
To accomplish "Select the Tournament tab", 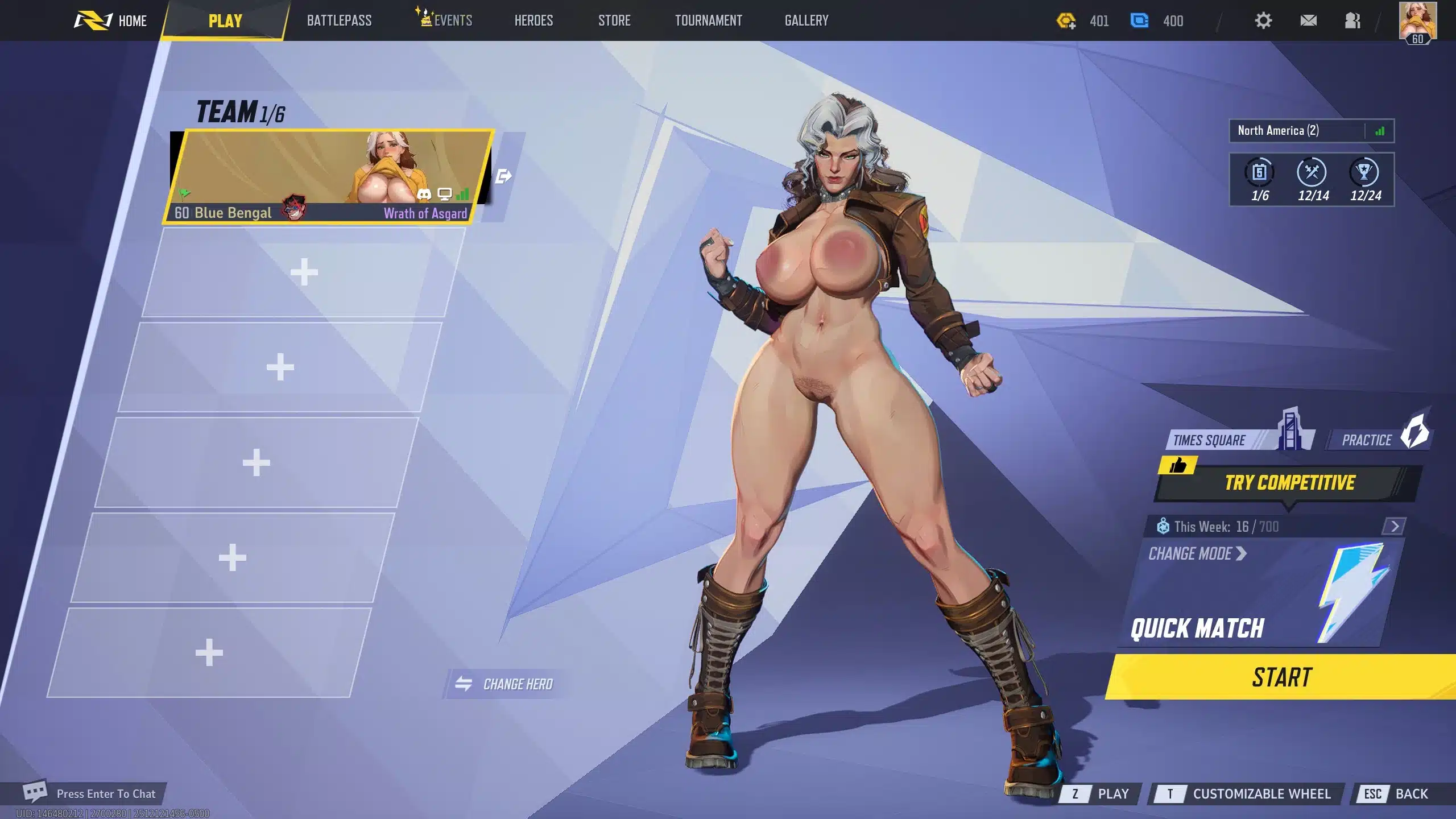I will tap(708, 21).
